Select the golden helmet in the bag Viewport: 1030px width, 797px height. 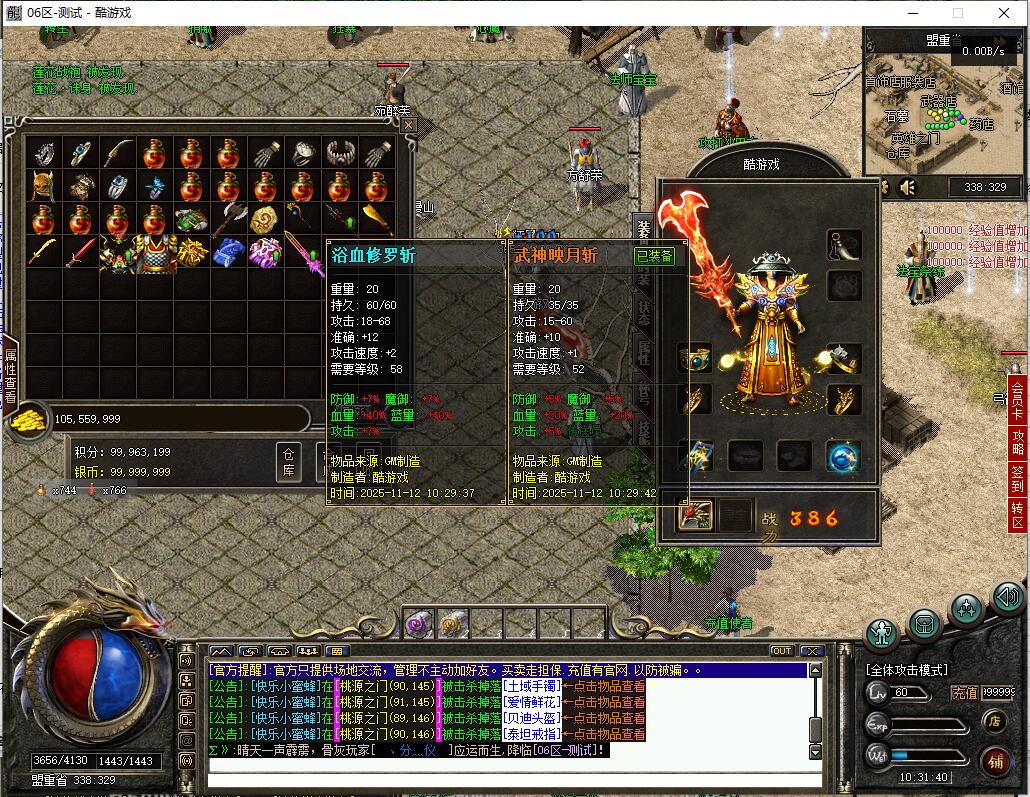coord(43,187)
